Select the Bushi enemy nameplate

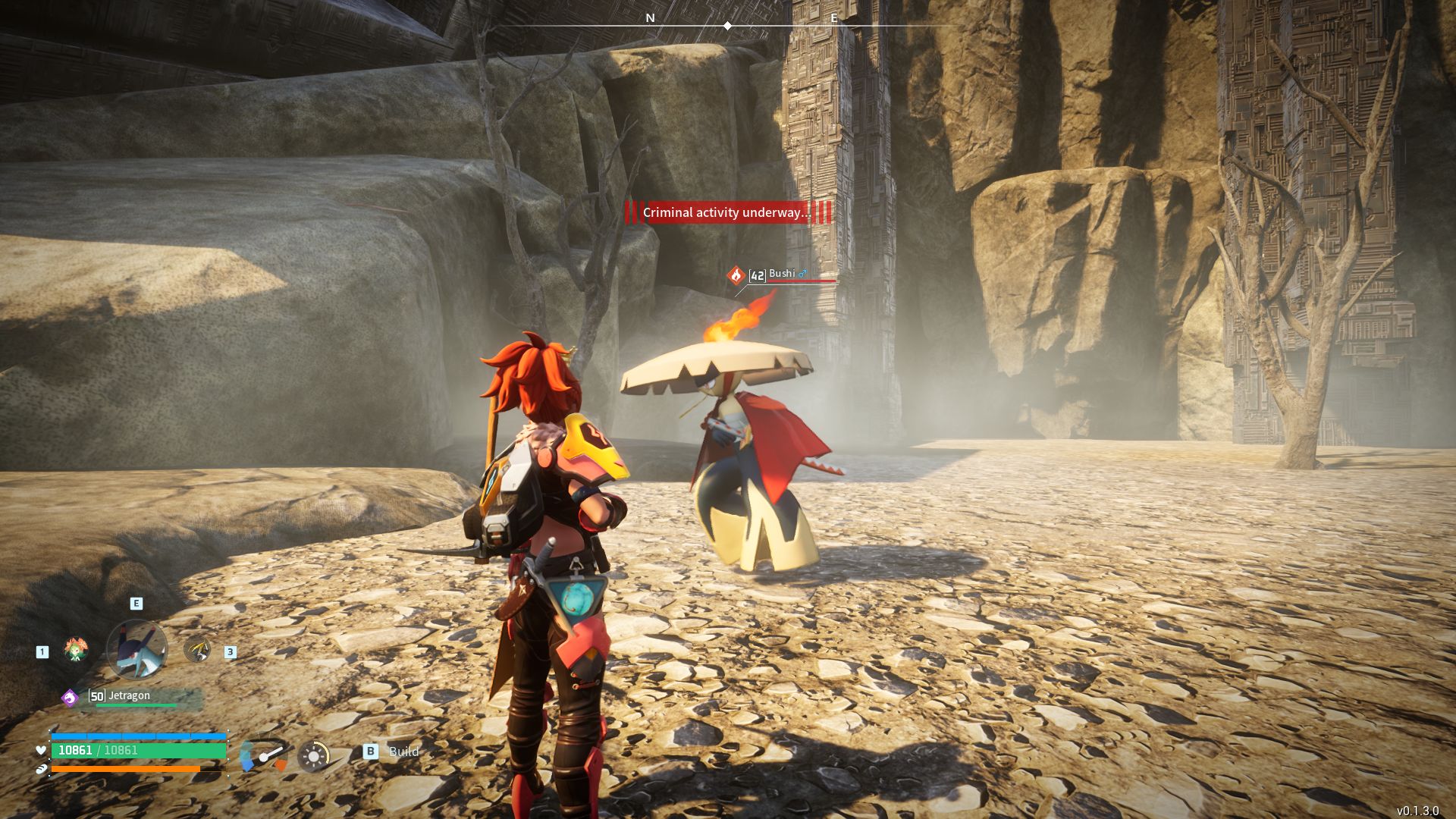(x=782, y=275)
